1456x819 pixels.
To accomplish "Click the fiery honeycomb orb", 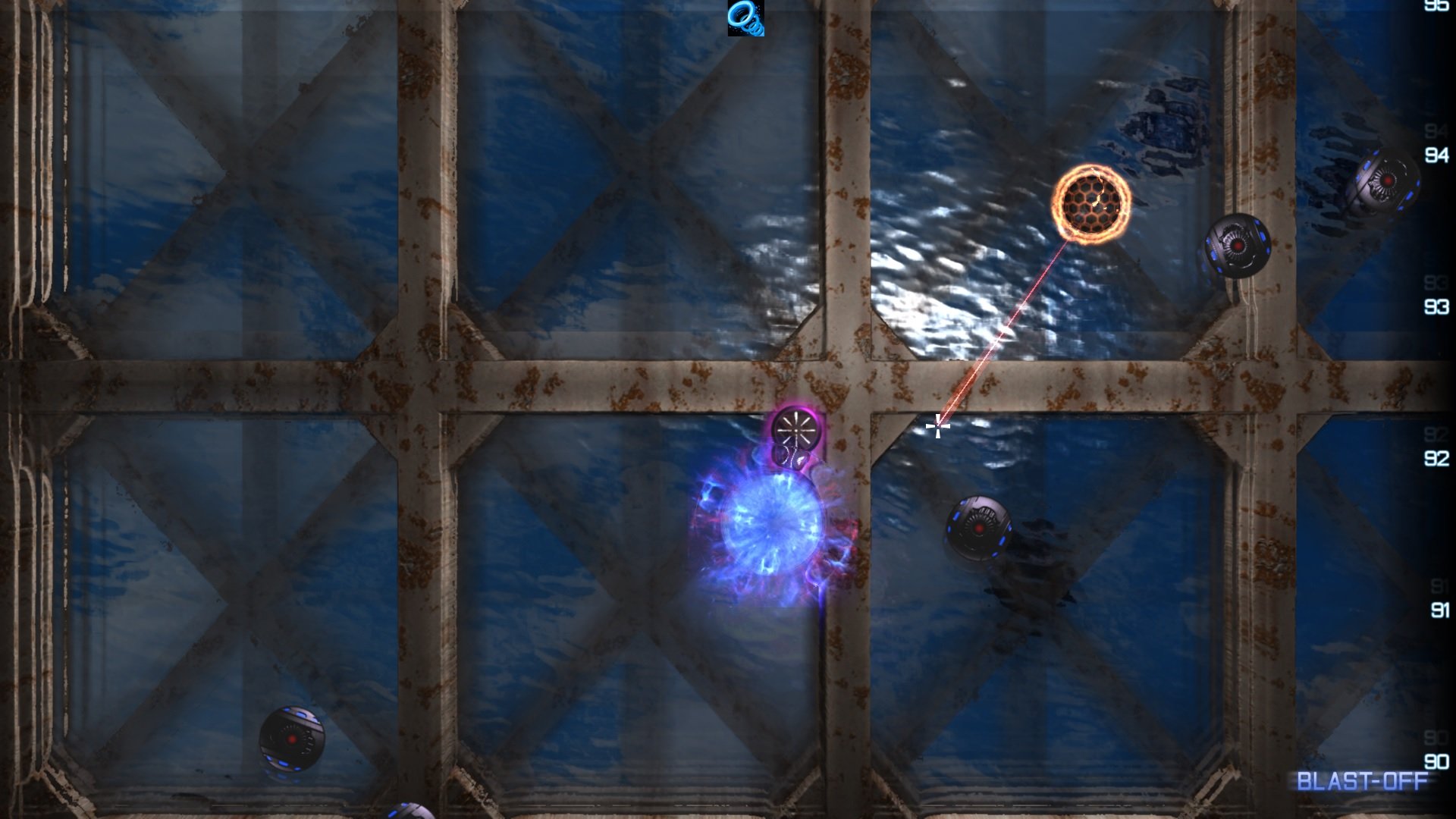I will coord(1092,201).
